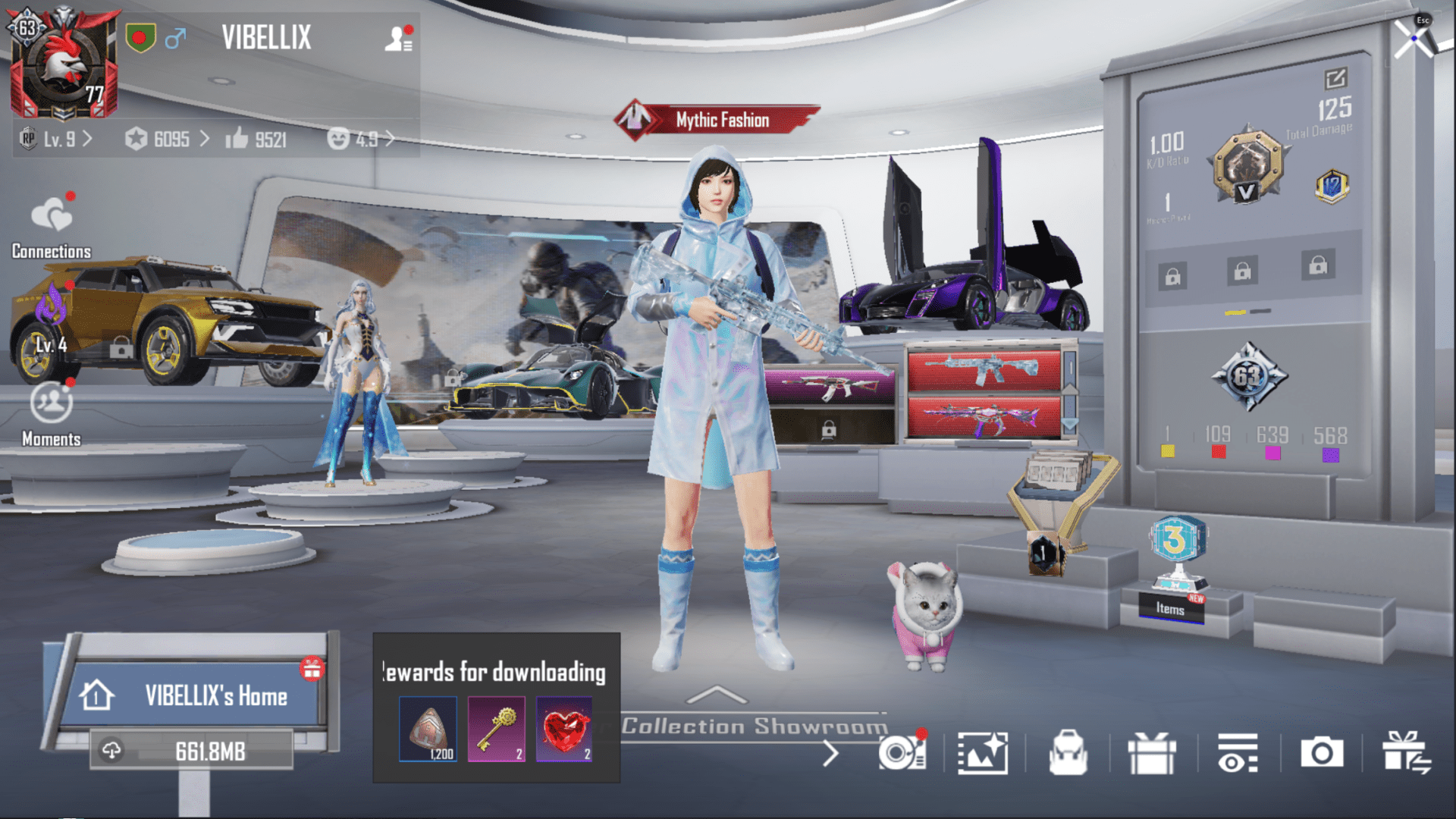This screenshot has height=819, width=1456.
Task: Click the spectate eye icon
Action: pos(1237,754)
